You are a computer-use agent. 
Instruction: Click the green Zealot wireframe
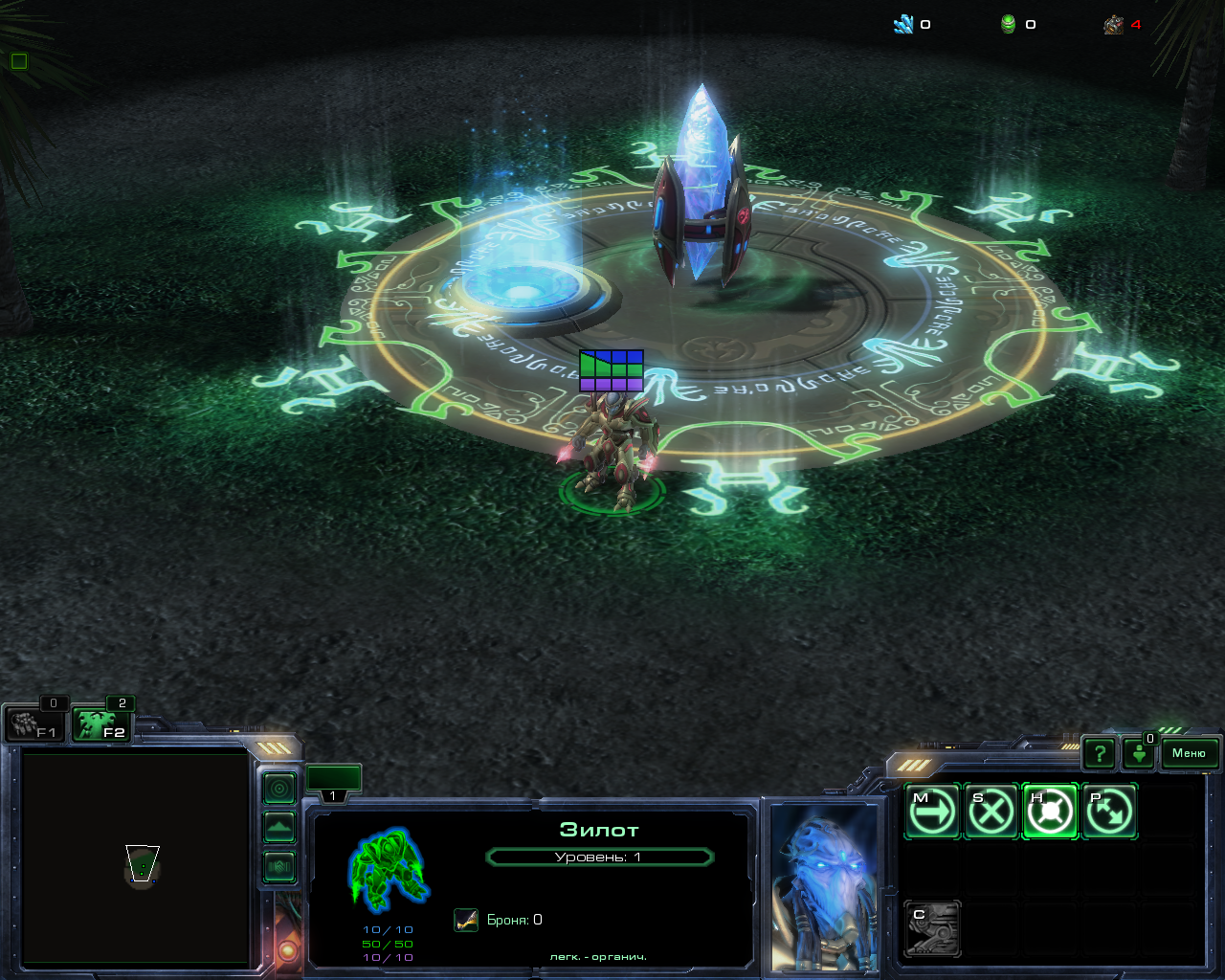388,869
